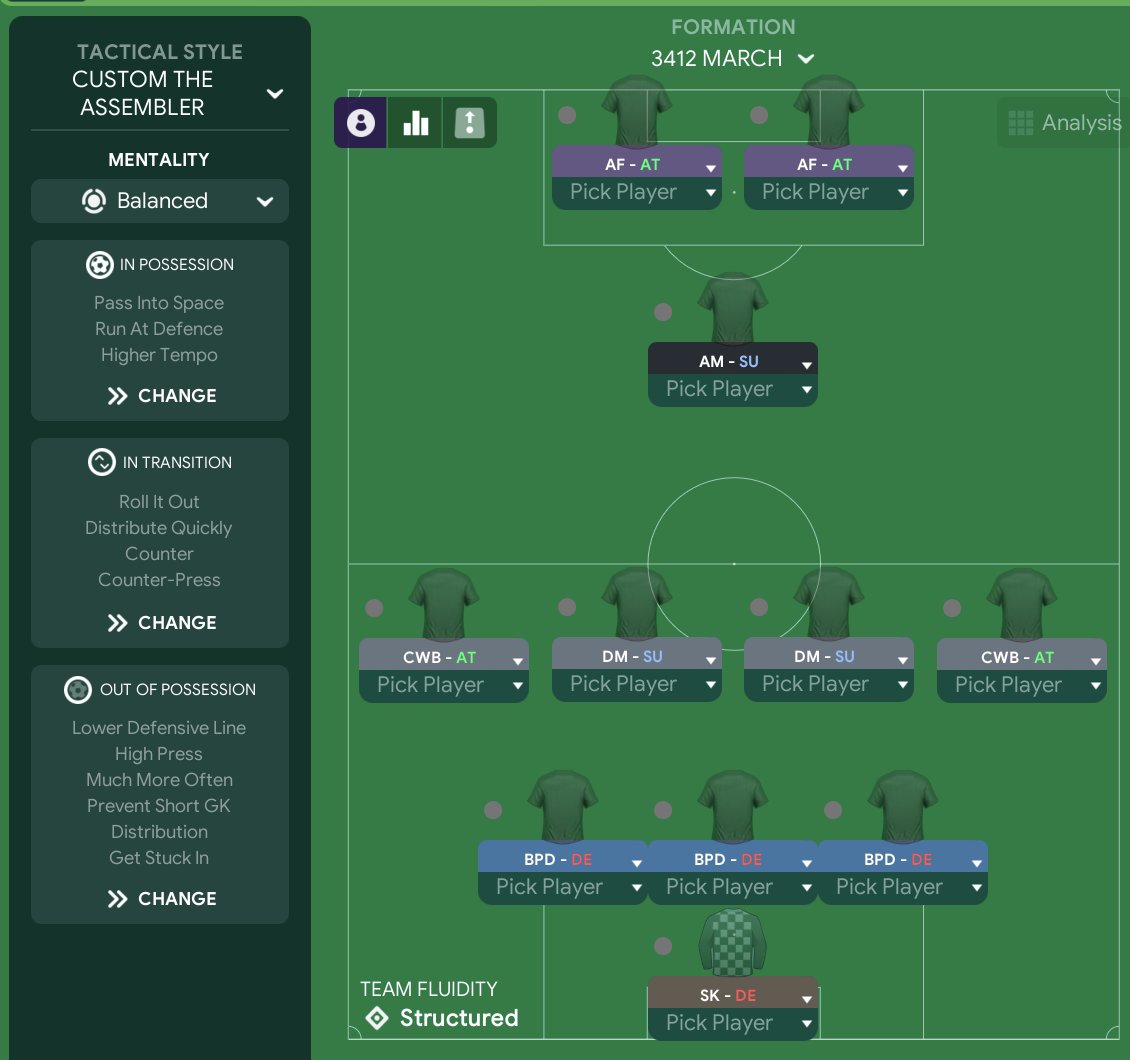Screen dimensions: 1130x1060
Task: Select the player-roles view icon
Action: click(360, 123)
